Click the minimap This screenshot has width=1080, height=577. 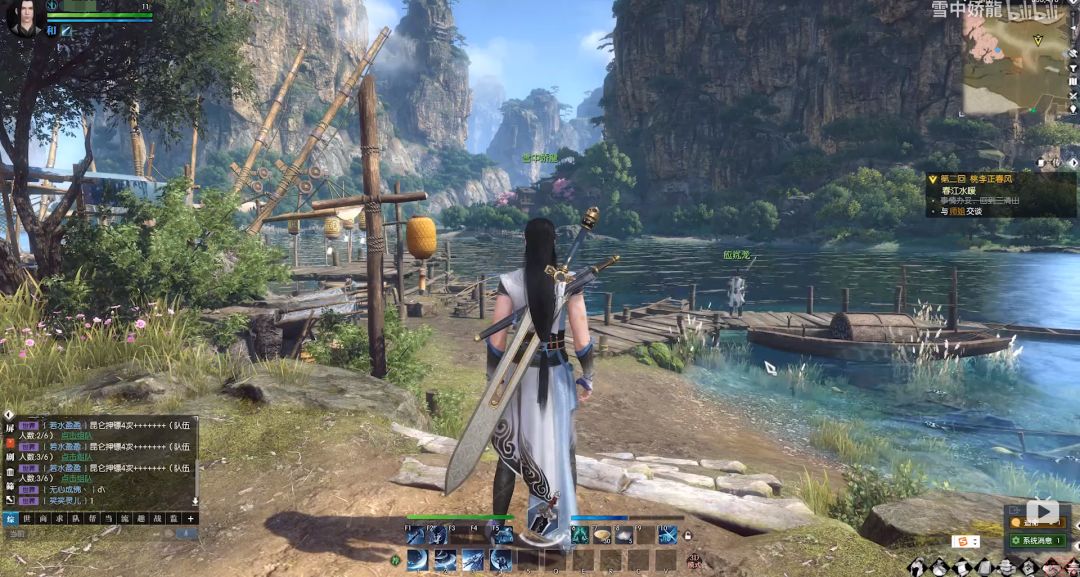point(1015,62)
